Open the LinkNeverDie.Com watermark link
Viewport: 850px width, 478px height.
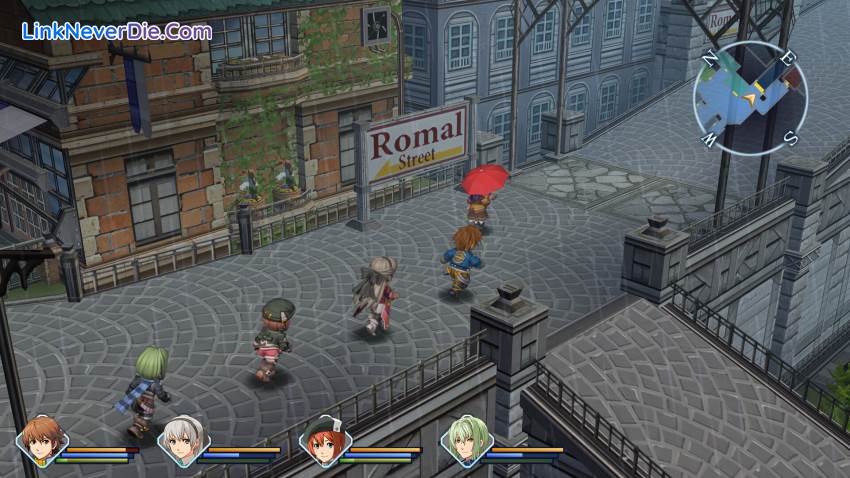click(x=117, y=31)
